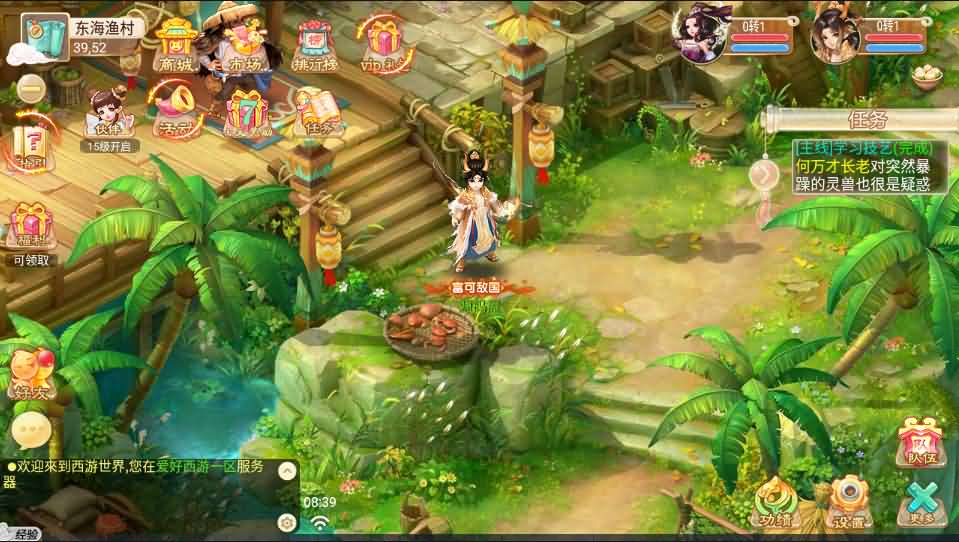Viewport: 959px width, 542px height.
Task: Expand the chat box with the arrow
Action: 287,470
